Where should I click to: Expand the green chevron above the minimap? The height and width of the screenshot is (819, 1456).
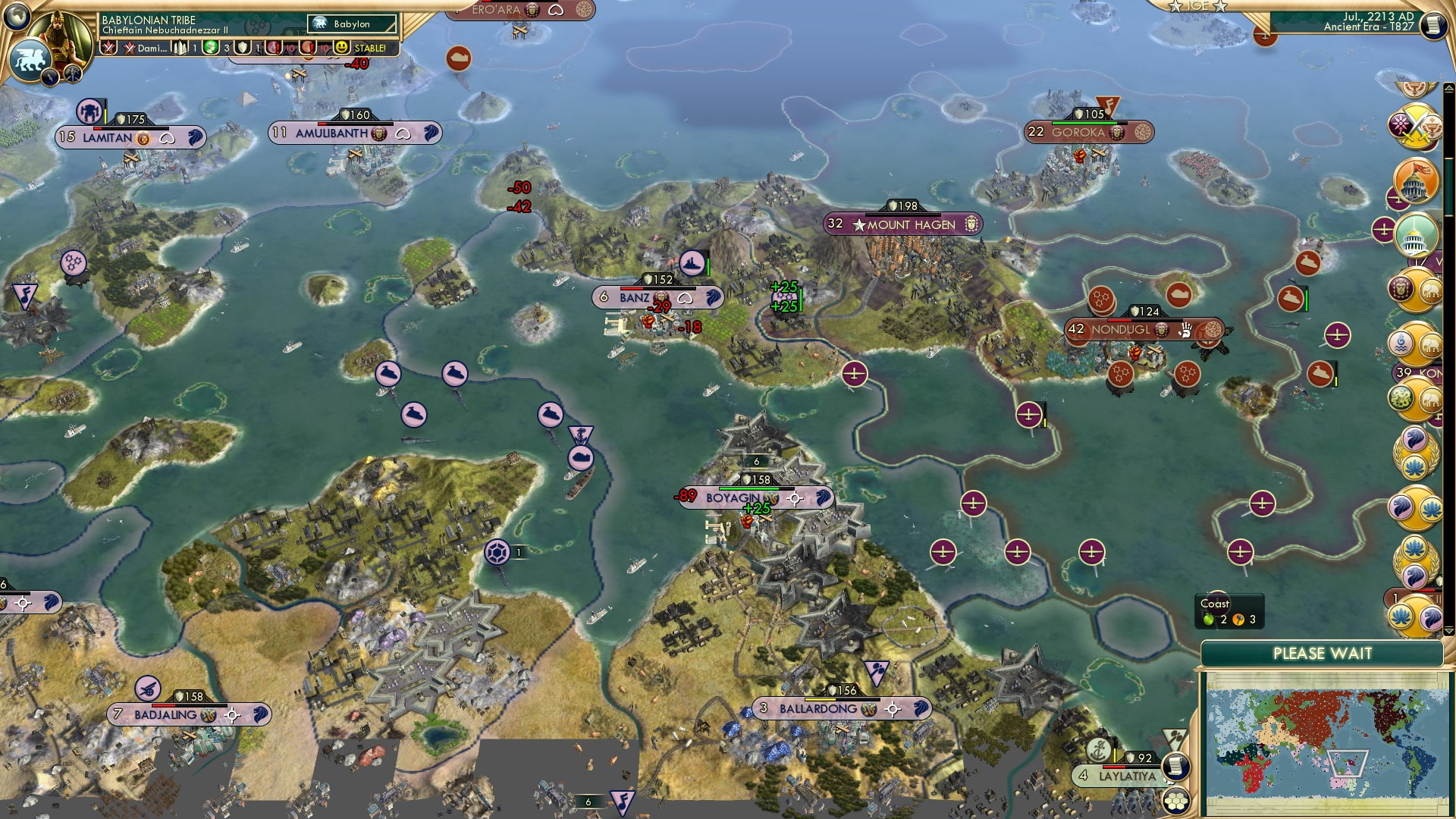click(1448, 630)
